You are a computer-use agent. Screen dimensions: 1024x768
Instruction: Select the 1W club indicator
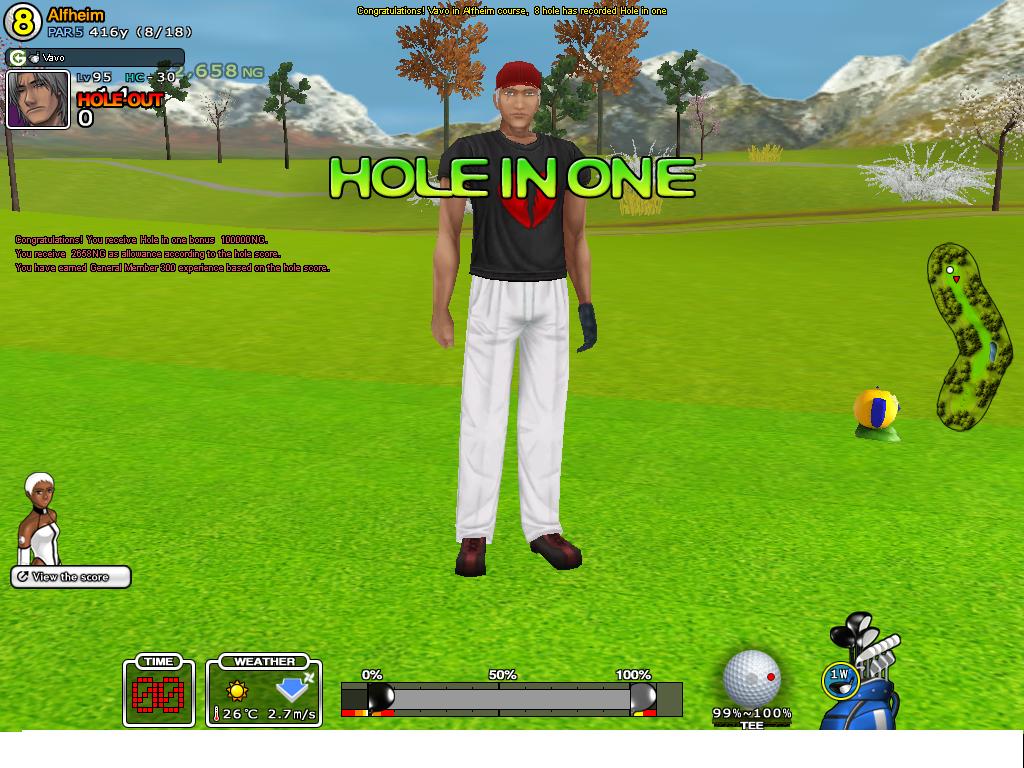tap(839, 678)
